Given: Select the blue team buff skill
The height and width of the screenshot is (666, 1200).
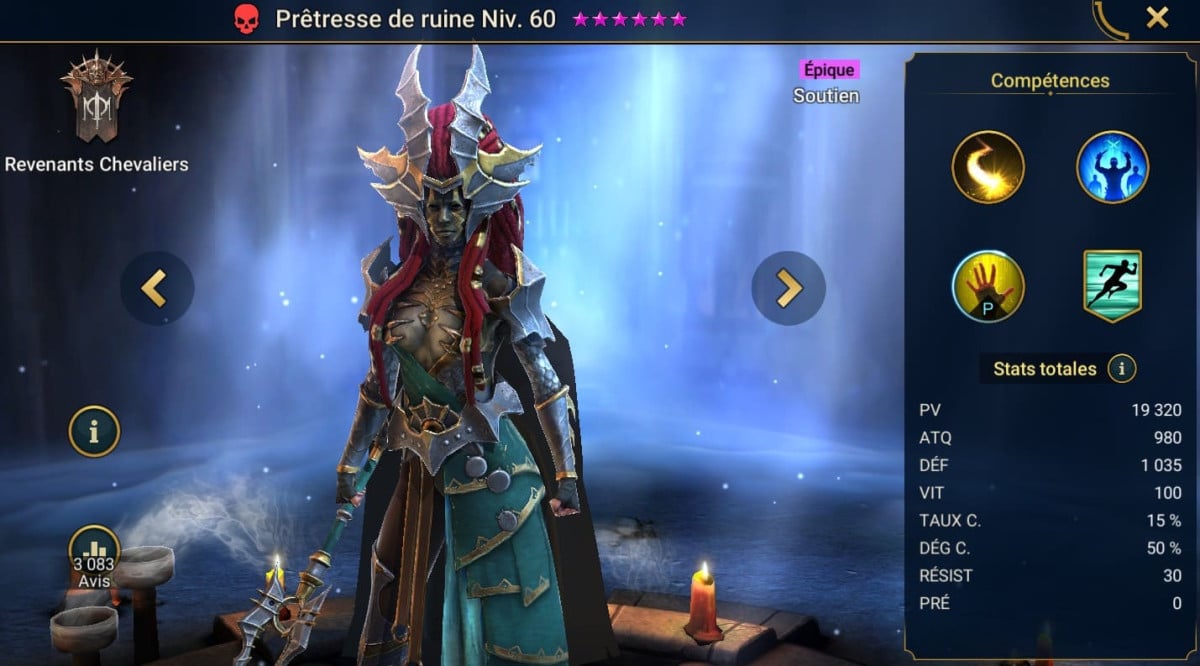Looking at the screenshot, I should pyautogui.click(x=1112, y=167).
